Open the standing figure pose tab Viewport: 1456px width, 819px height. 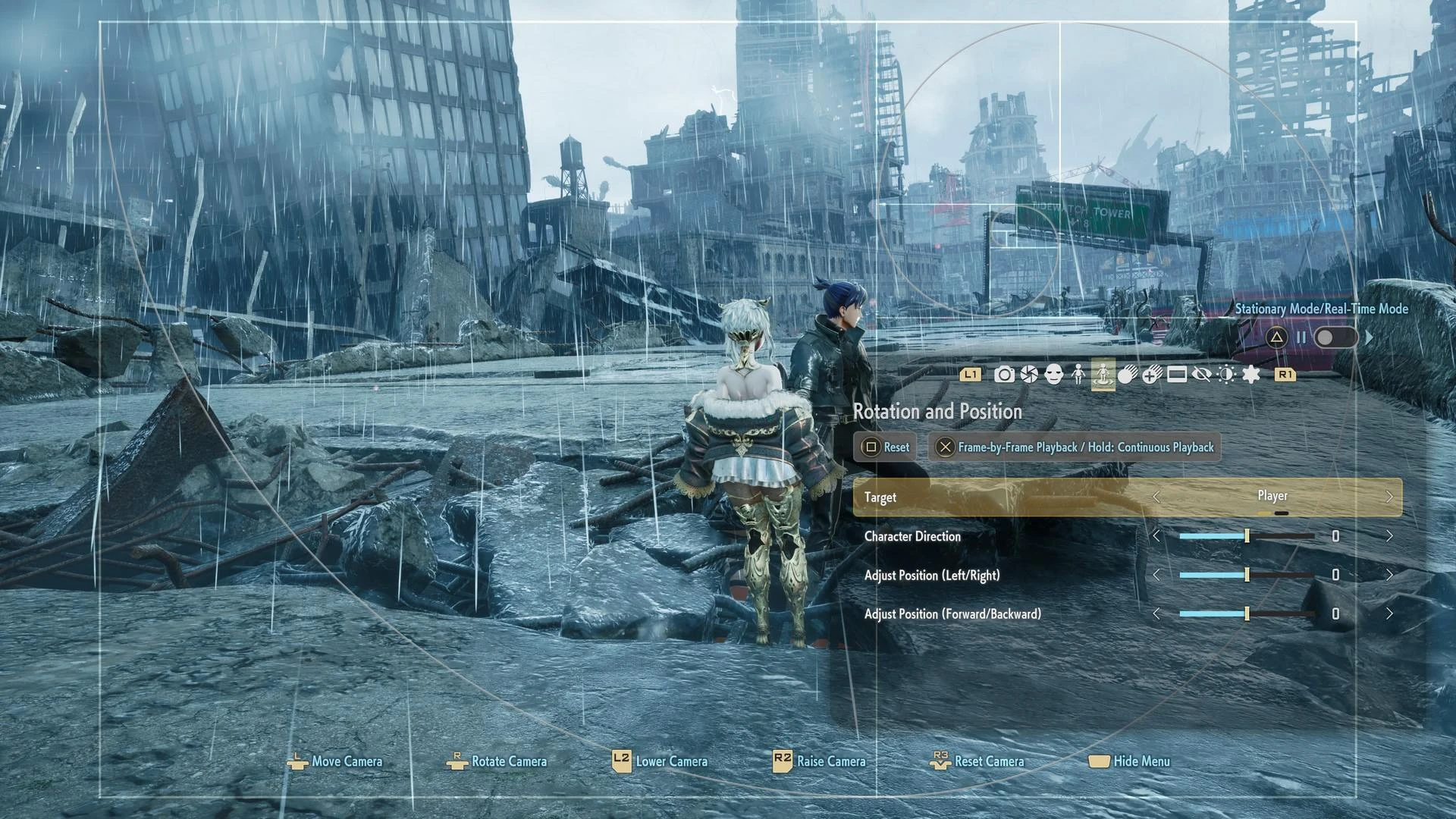pos(1078,375)
